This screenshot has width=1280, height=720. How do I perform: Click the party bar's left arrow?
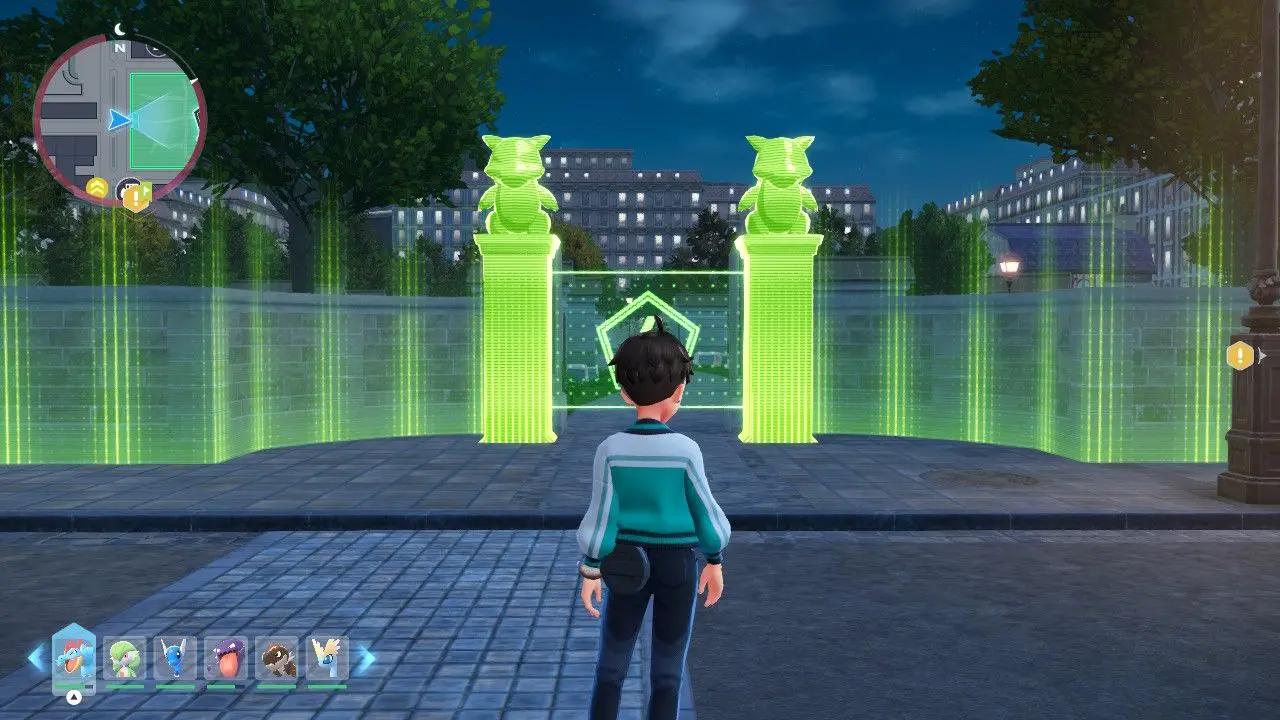tap(36, 658)
